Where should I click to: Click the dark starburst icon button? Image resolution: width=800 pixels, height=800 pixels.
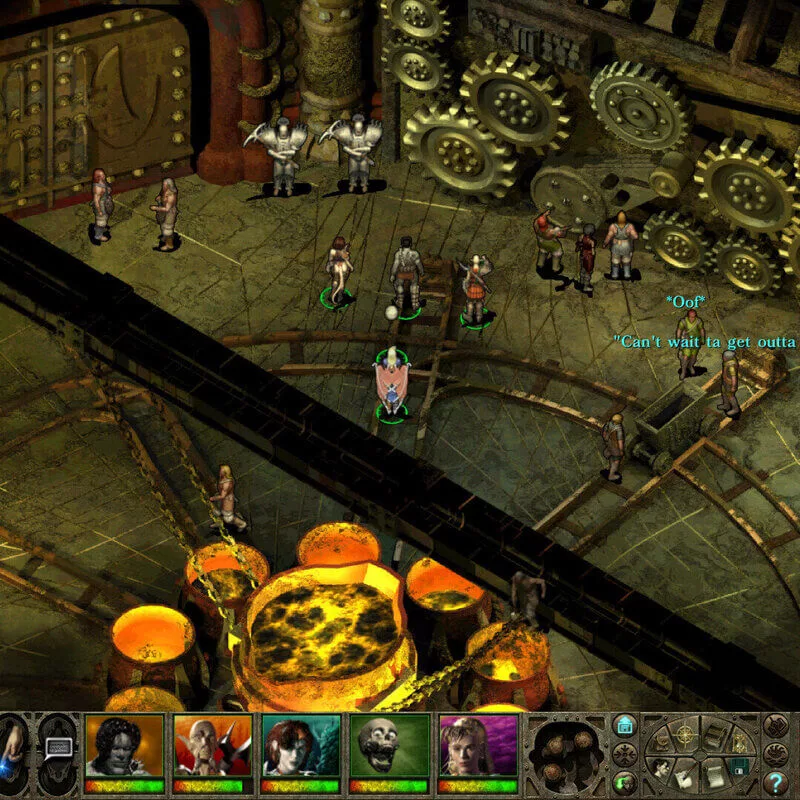pyautogui.click(x=624, y=753)
